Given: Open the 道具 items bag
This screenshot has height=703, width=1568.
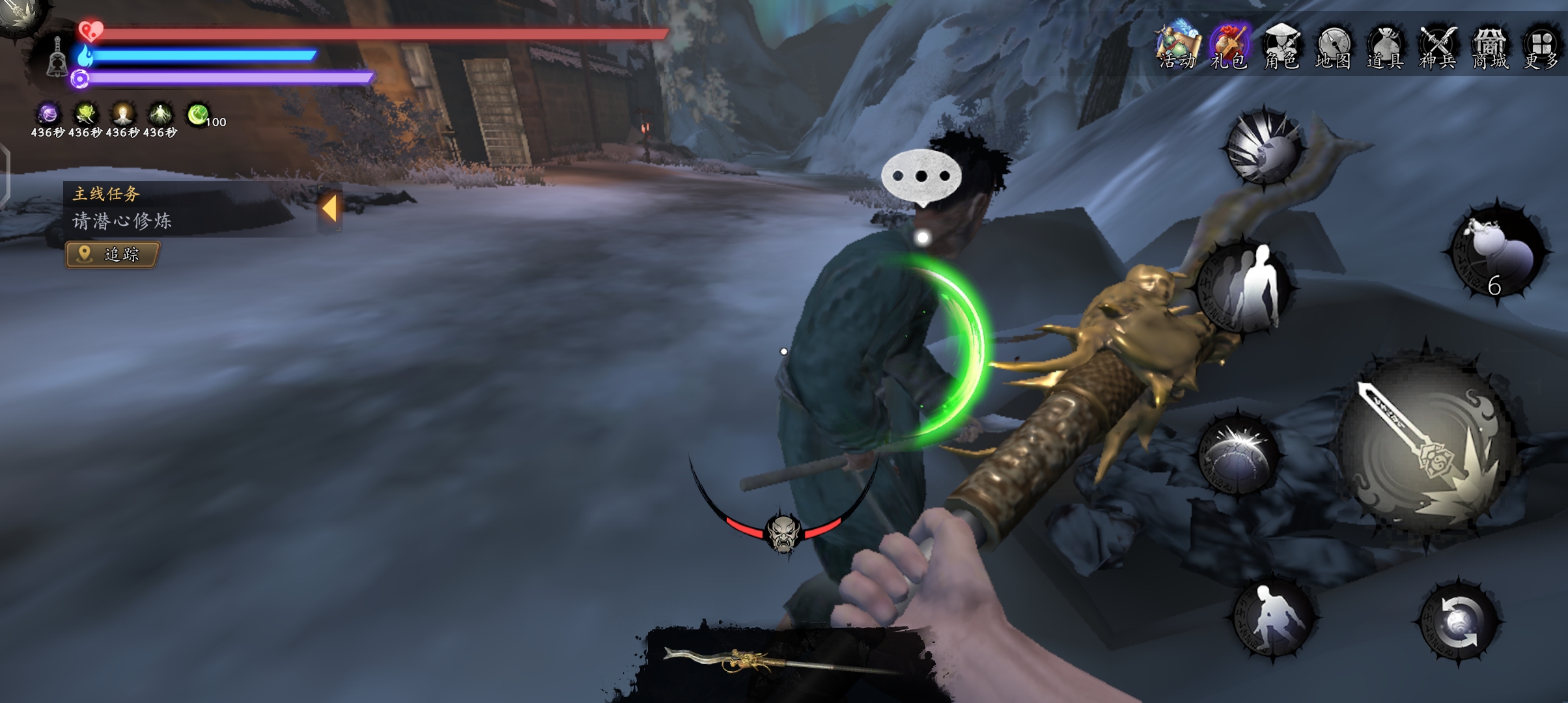Looking at the screenshot, I should pos(1385,46).
